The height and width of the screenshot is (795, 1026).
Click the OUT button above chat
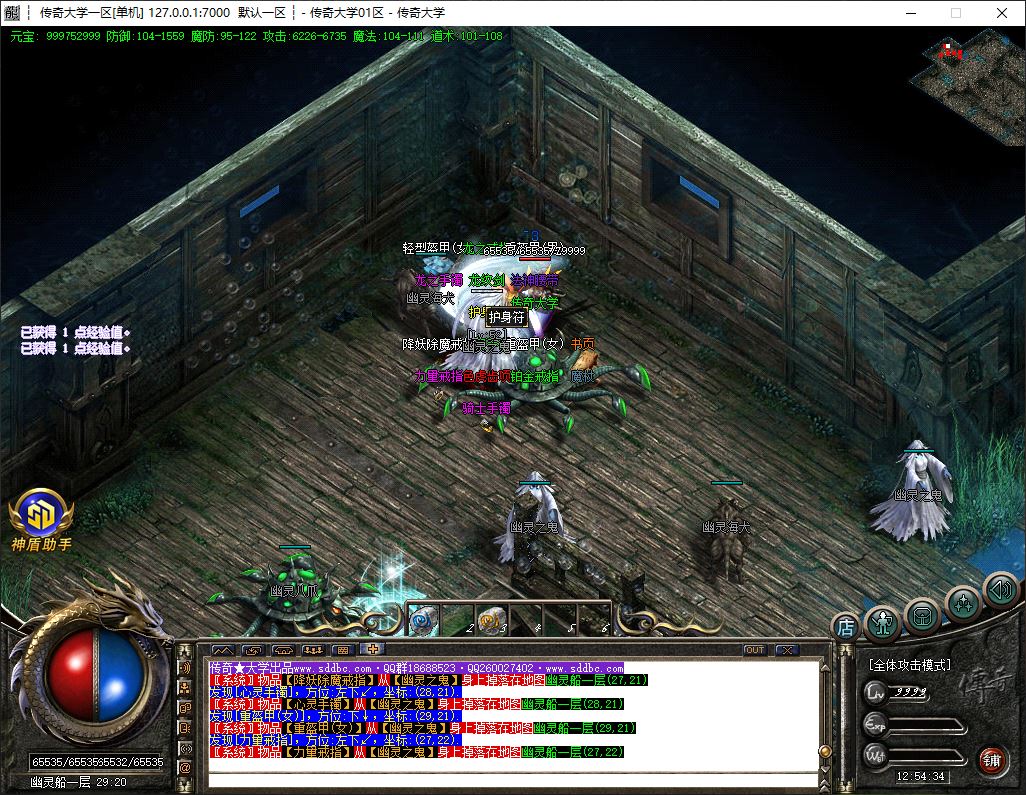(755, 650)
